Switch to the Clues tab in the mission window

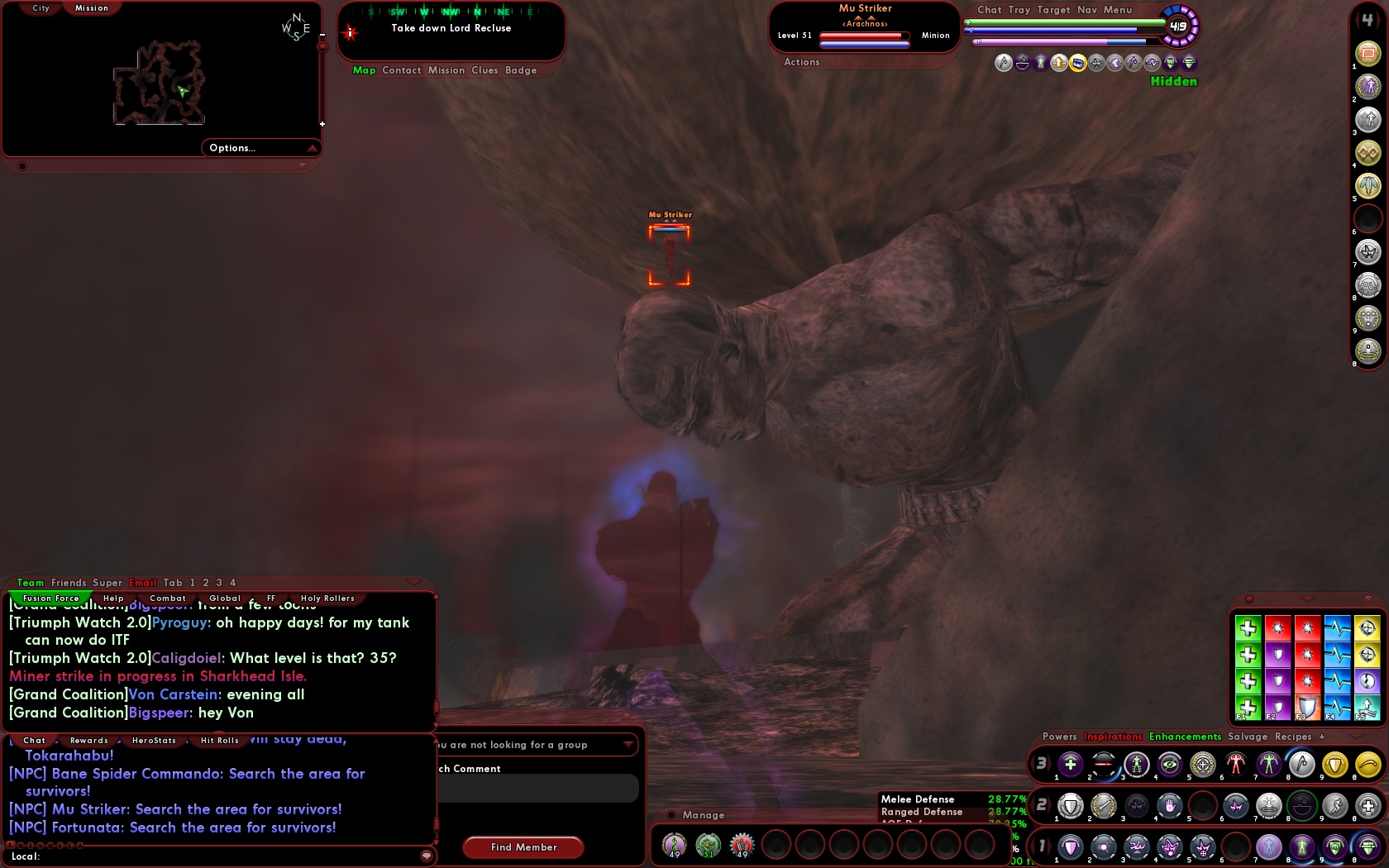[x=485, y=70]
